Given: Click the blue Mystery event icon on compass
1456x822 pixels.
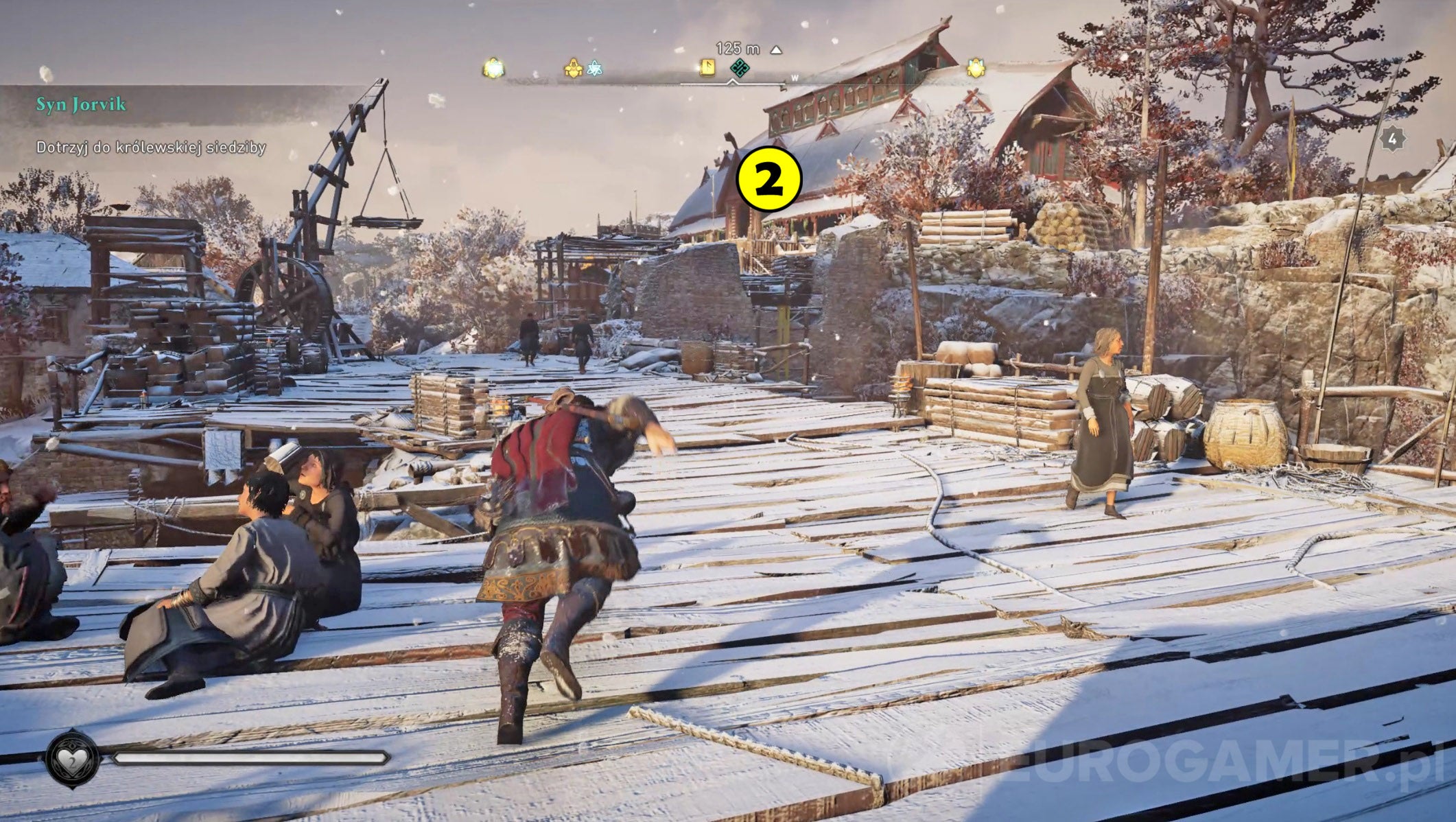Looking at the screenshot, I should (x=594, y=67).
